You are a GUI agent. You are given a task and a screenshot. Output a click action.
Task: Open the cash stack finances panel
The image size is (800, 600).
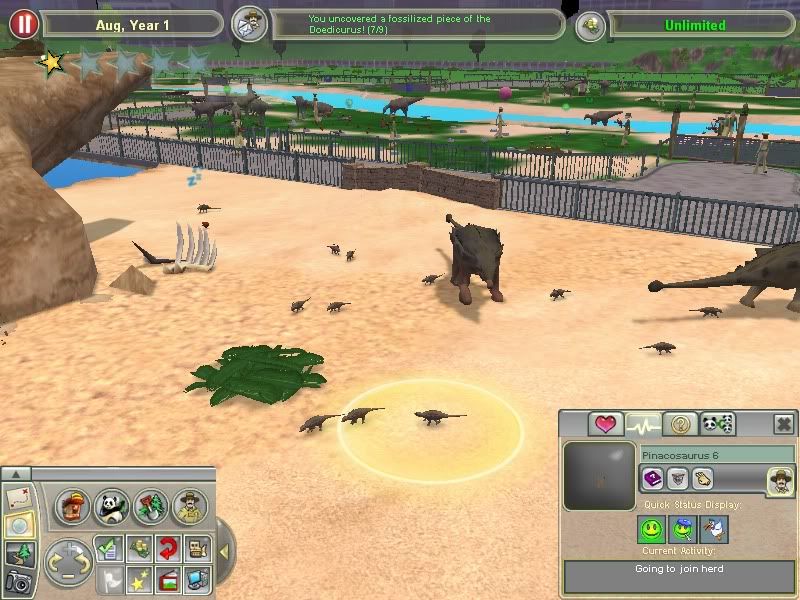[139, 548]
